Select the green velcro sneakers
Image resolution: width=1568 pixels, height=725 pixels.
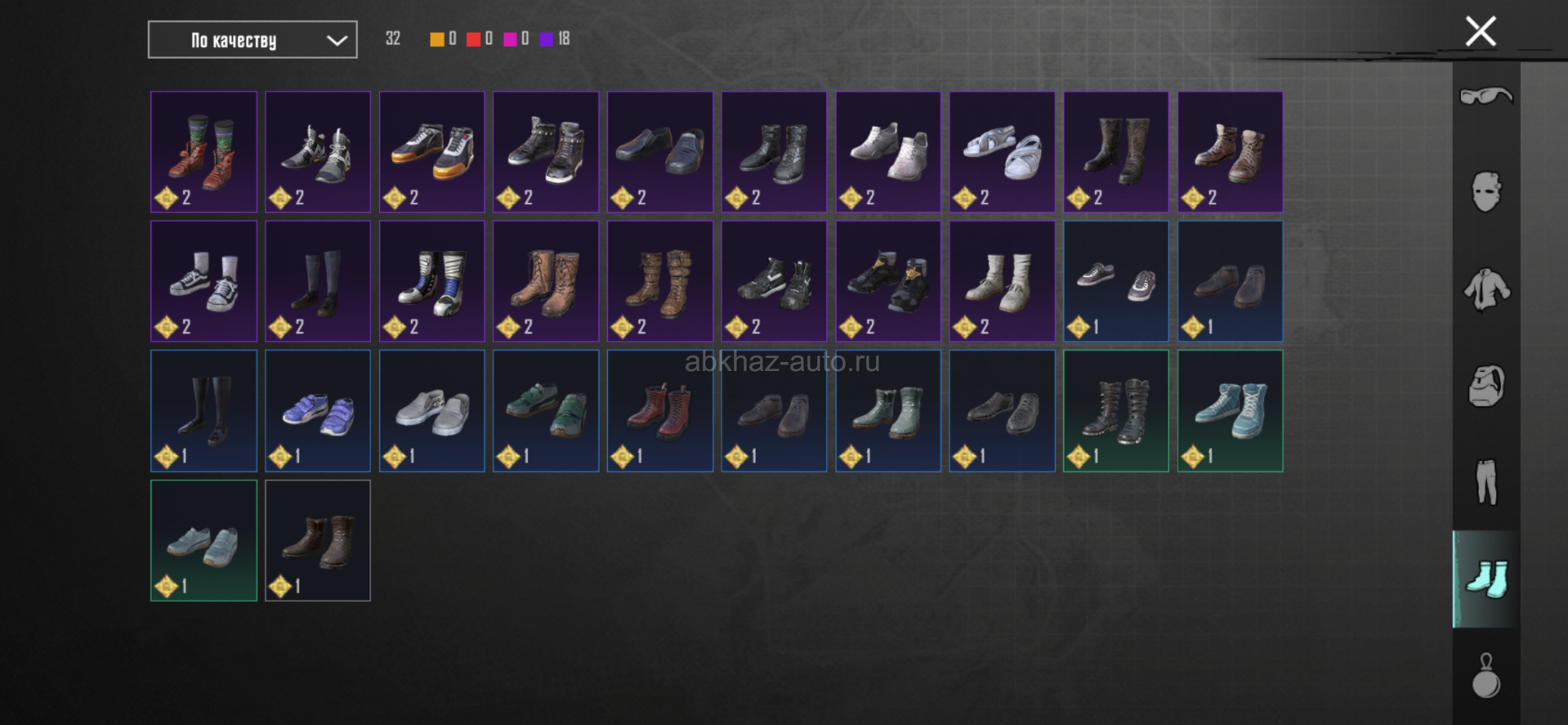coord(546,411)
